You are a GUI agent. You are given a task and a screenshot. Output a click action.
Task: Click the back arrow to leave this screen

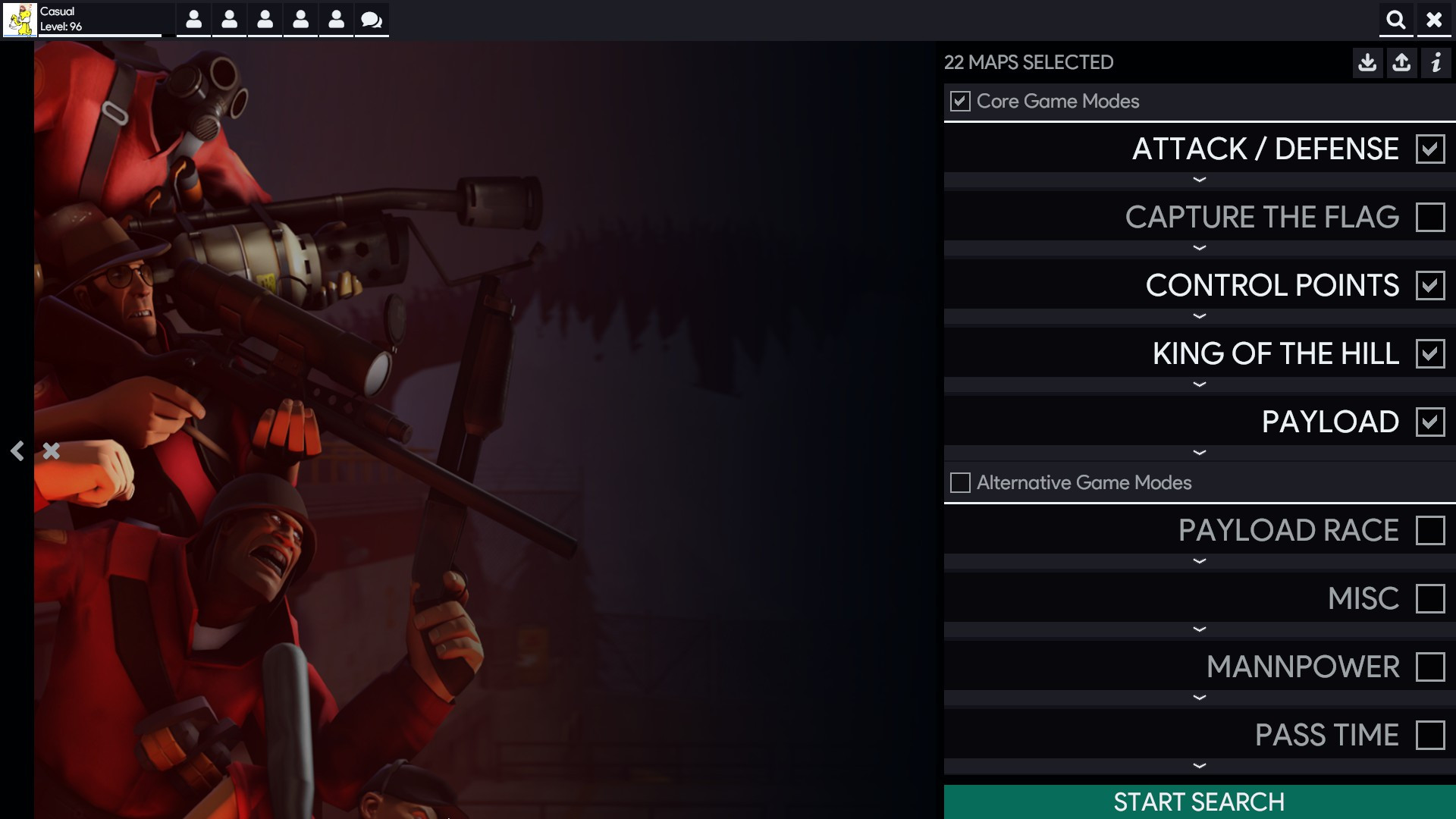17,451
